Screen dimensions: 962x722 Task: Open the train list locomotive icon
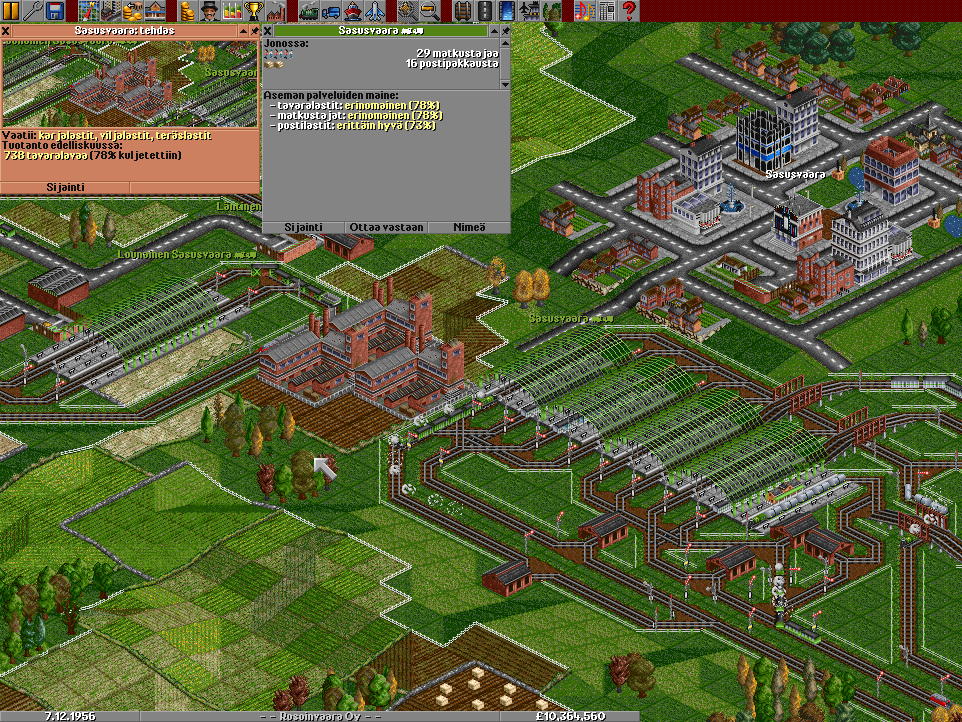[x=308, y=11]
